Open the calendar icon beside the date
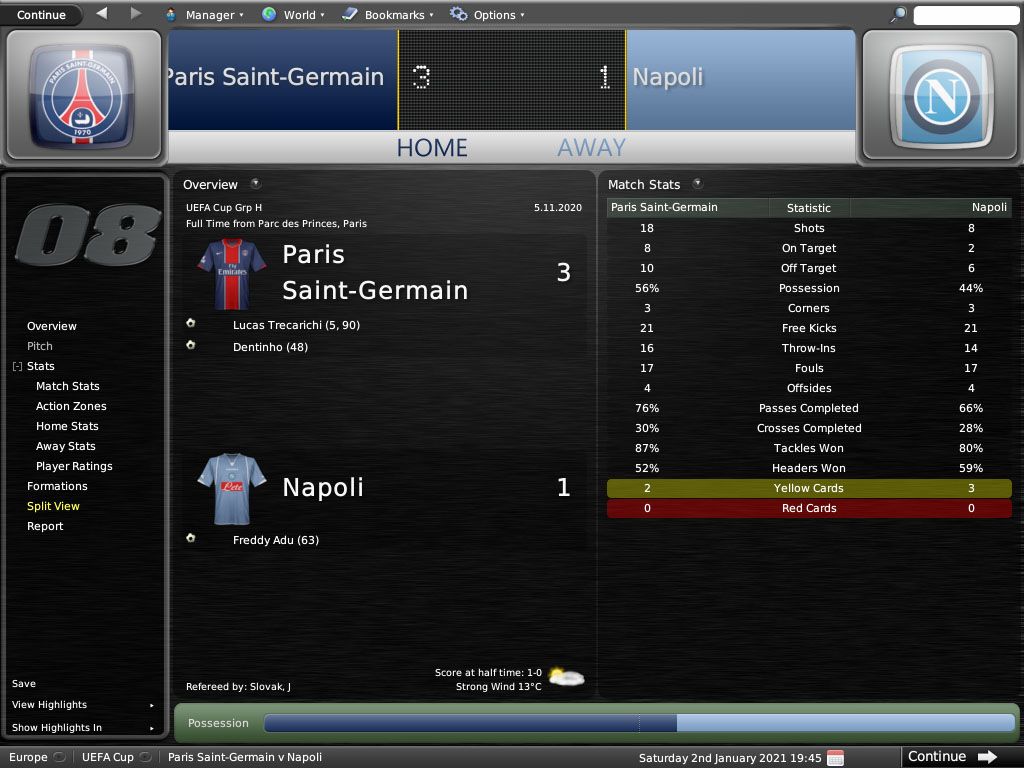 click(x=836, y=757)
